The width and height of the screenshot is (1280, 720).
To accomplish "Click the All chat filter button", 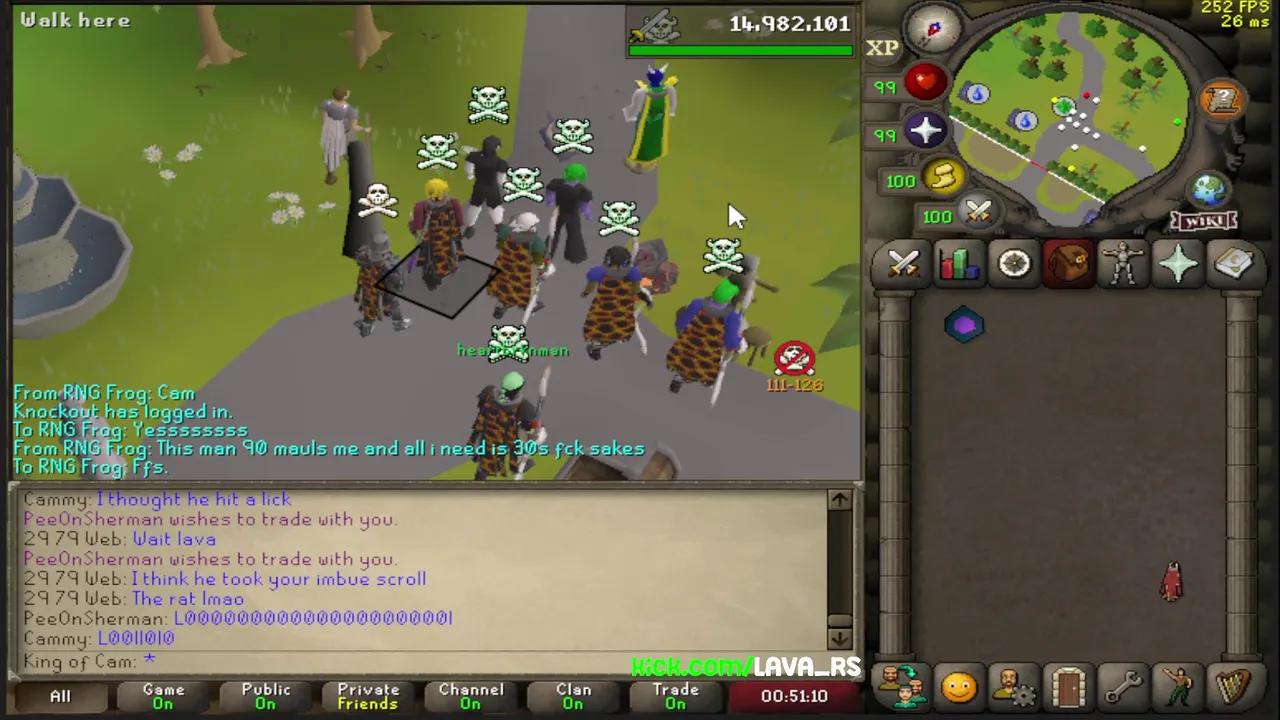I will click(x=60, y=695).
